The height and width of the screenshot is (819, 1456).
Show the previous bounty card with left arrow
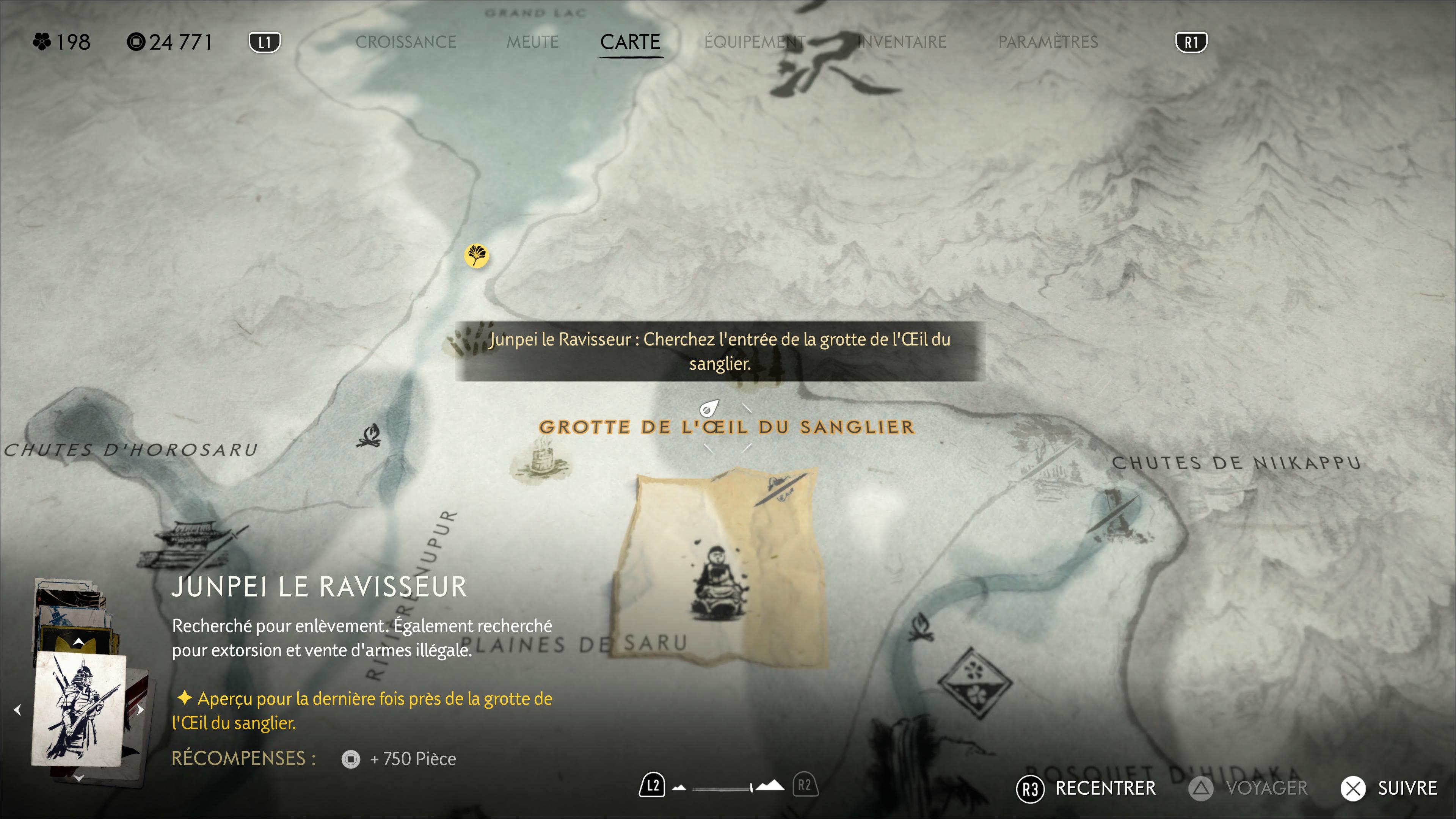tap(17, 709)
